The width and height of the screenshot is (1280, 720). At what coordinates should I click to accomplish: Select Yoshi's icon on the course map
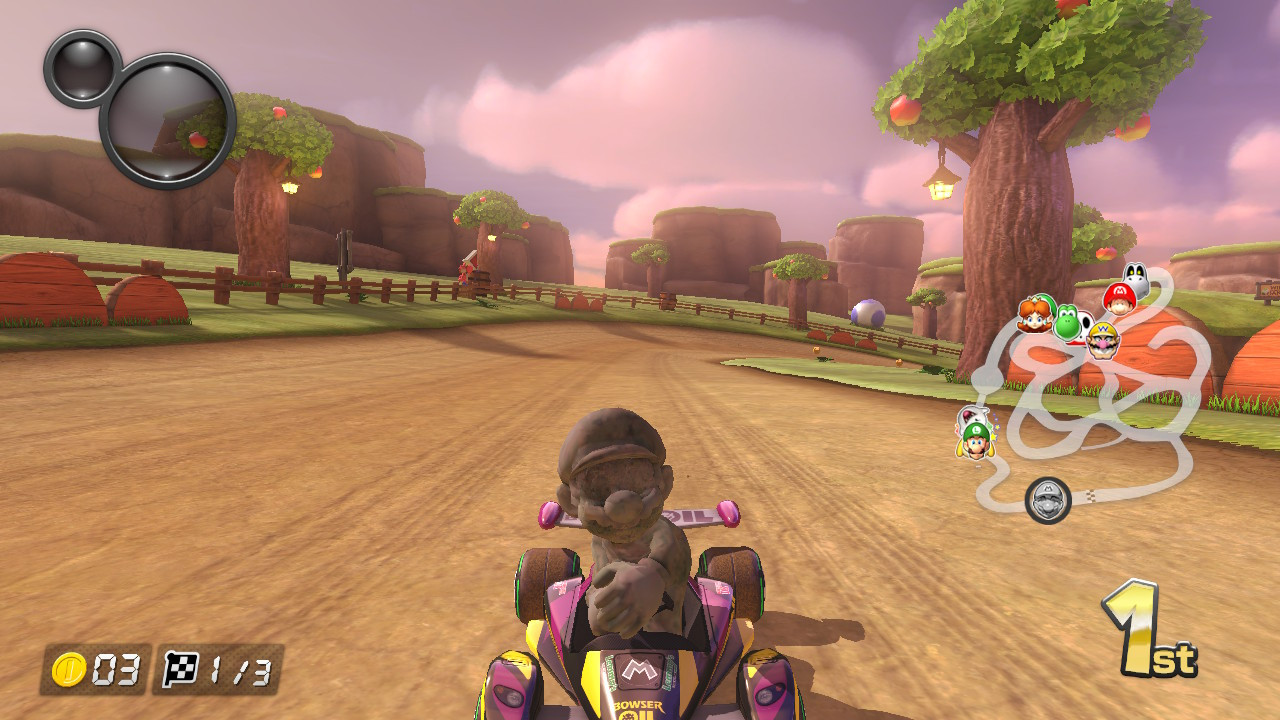[1066, 324]
